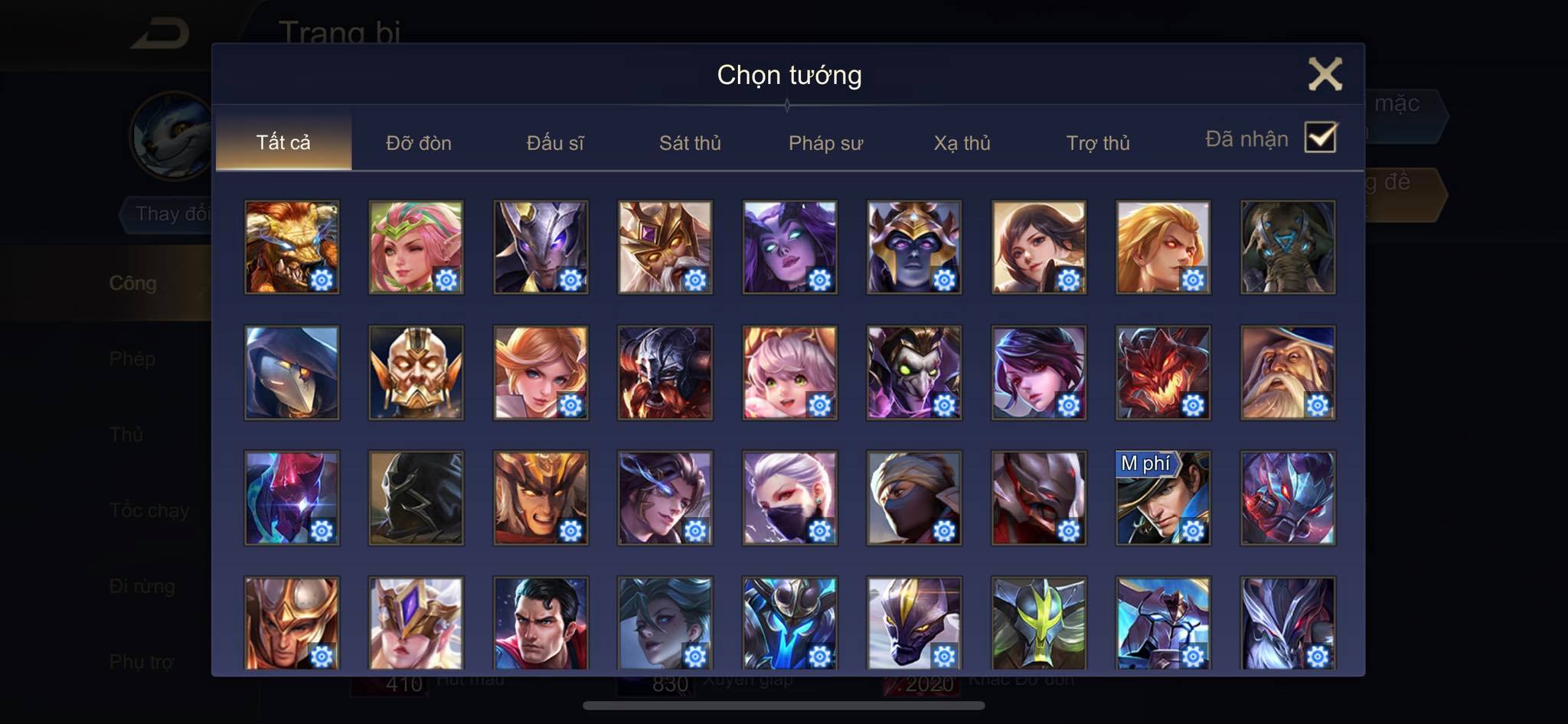1568x724 pixels.
Task: Select the pink-haired hero with green leaf crown
Action: click(416, 246)
